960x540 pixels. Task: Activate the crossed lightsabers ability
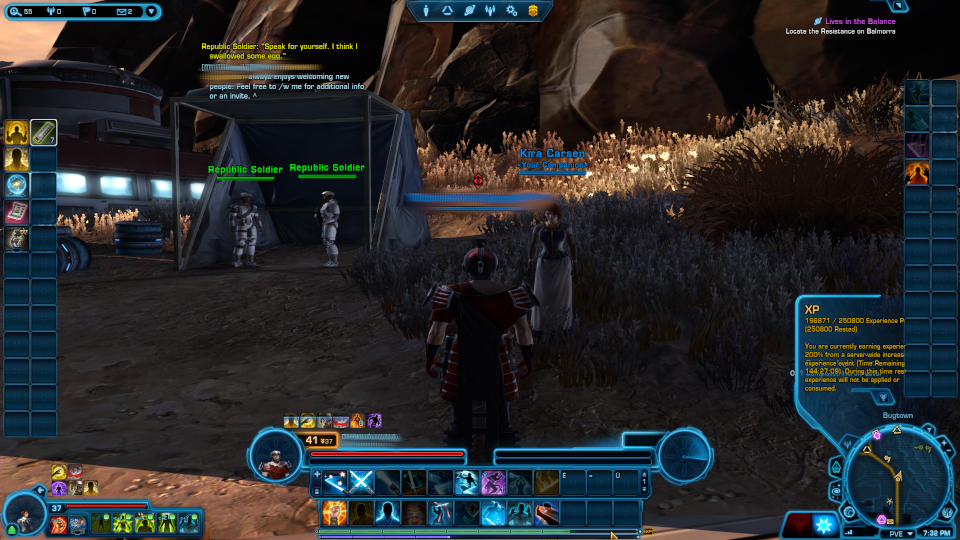[x=361, y=482]
